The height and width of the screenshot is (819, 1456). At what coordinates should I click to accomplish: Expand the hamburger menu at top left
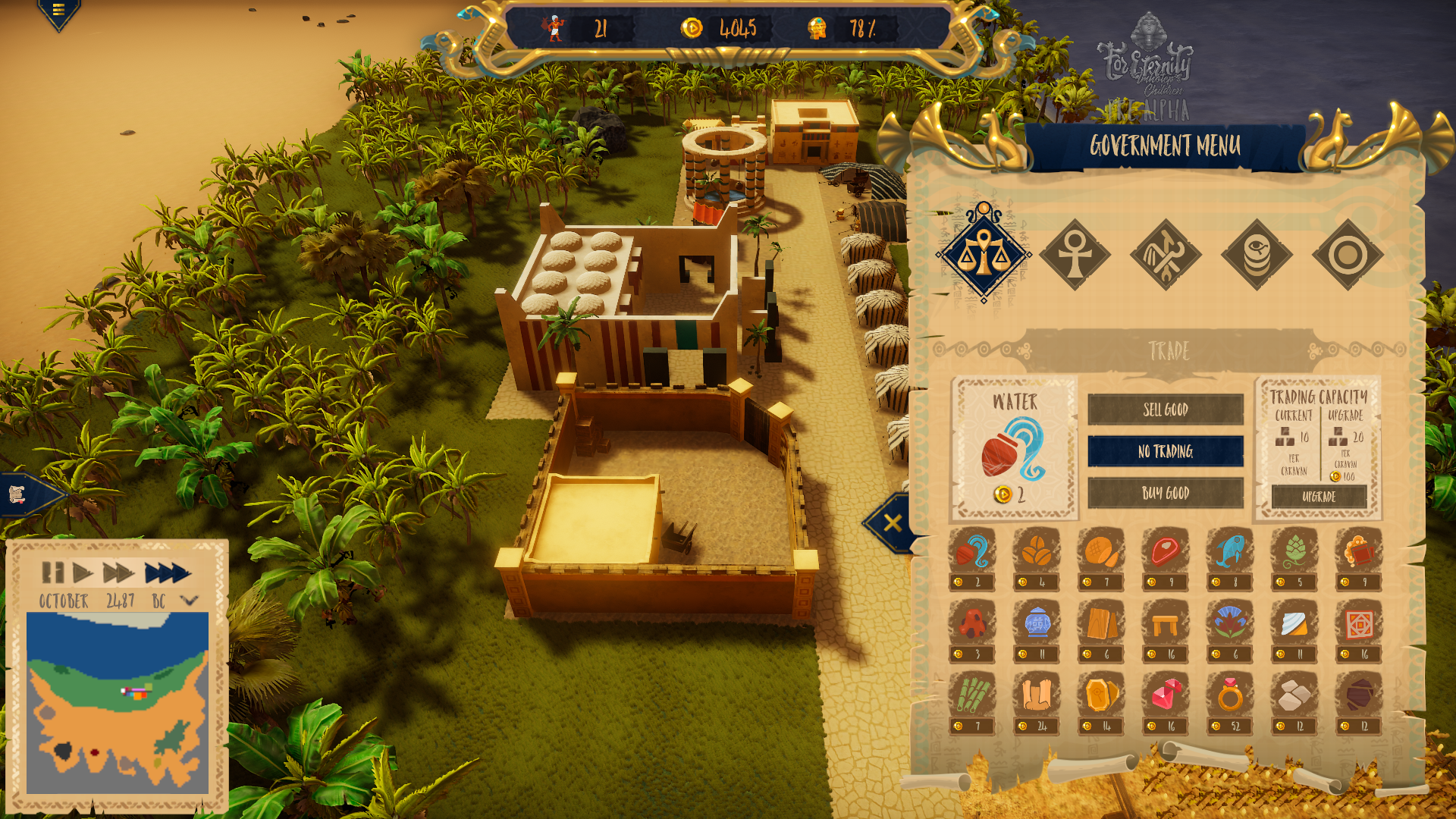[x=58, y=10]
